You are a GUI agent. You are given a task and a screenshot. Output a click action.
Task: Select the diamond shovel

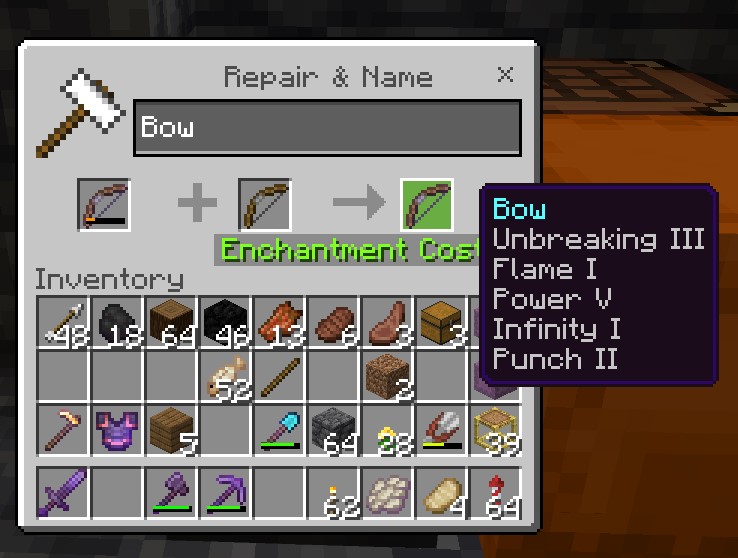pyautogui.click(x=279, y=431)
